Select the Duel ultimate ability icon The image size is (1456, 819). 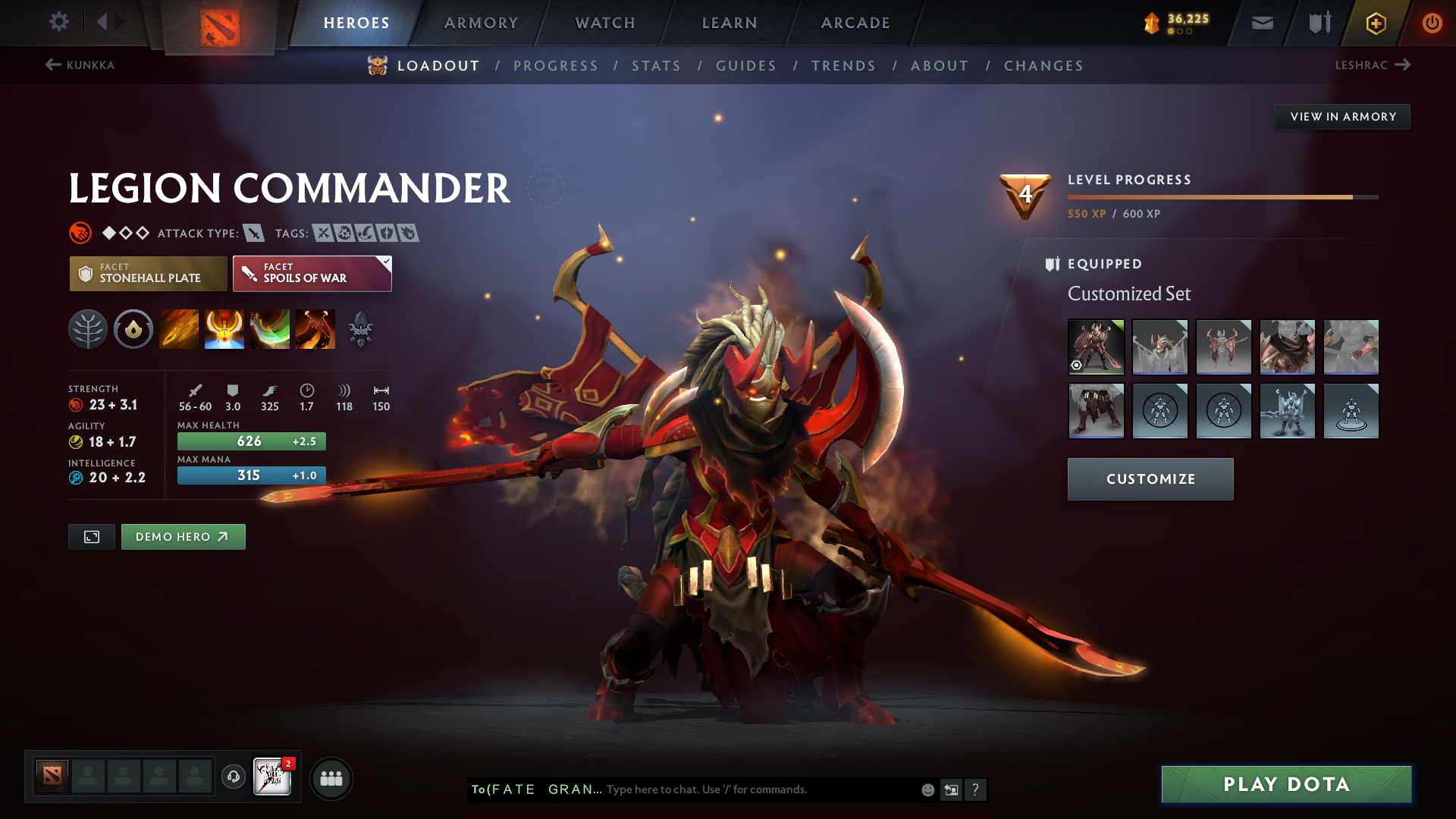click(315, 329)
